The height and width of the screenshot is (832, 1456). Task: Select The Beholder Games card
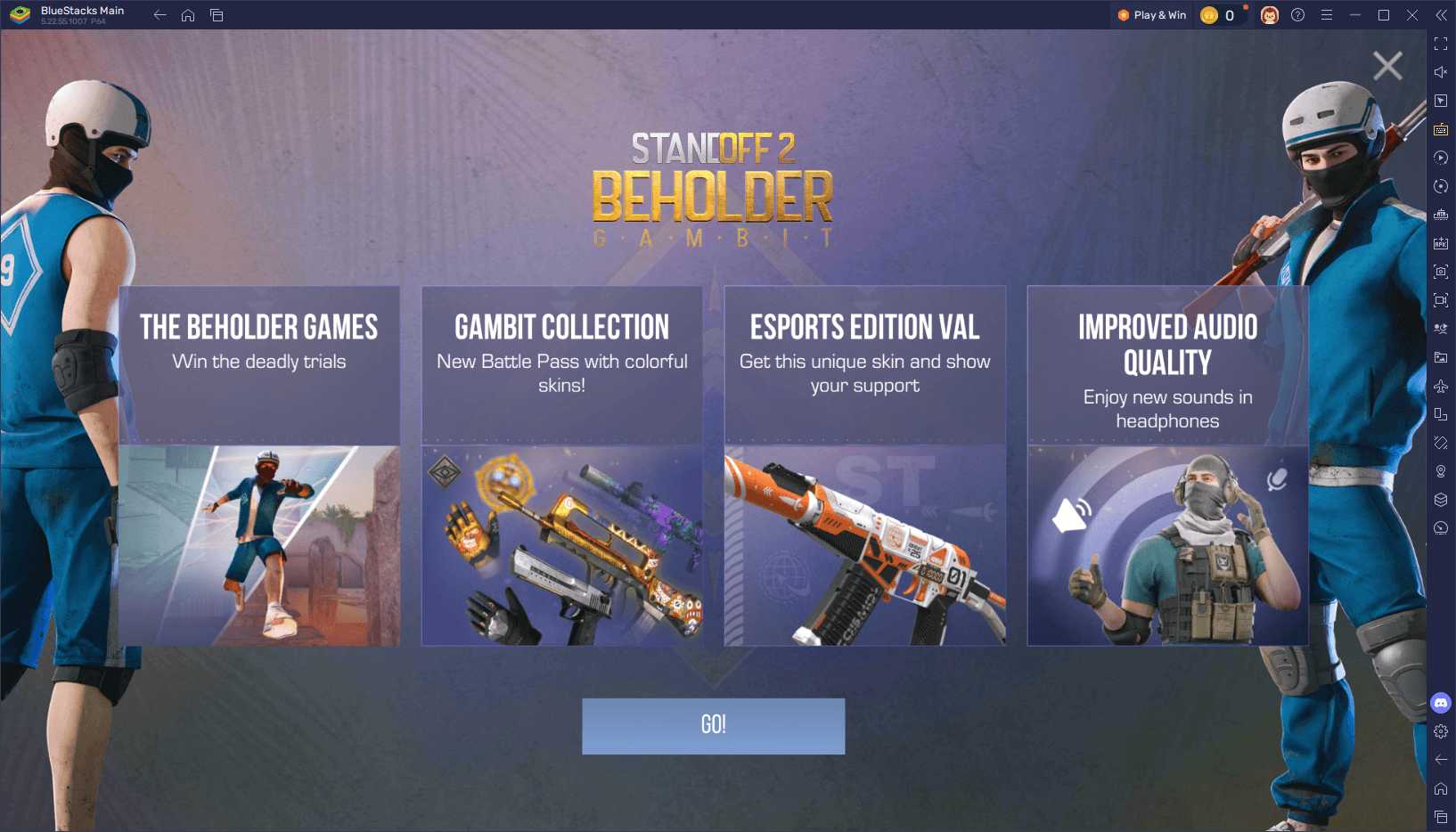coord(259,466)
